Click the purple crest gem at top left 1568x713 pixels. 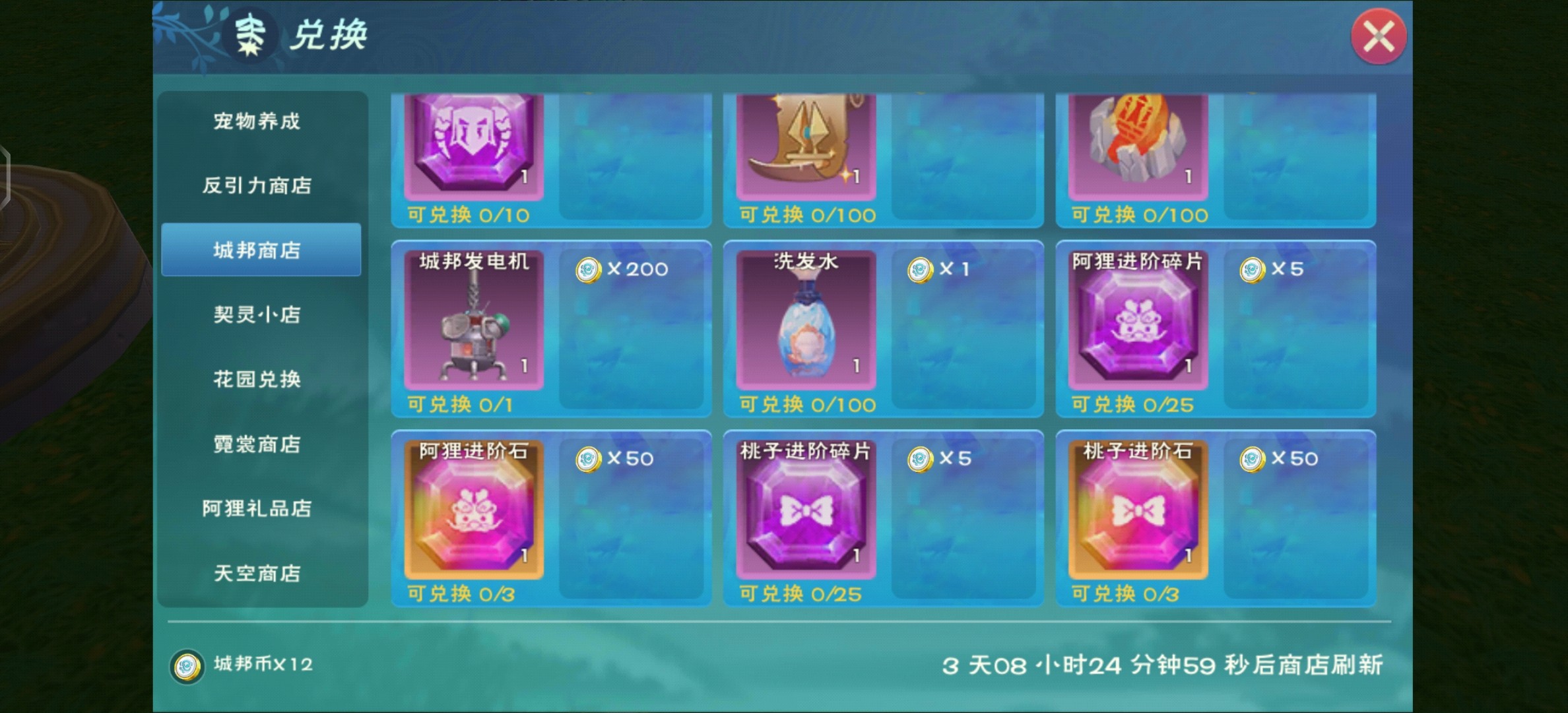click(474, 139)
